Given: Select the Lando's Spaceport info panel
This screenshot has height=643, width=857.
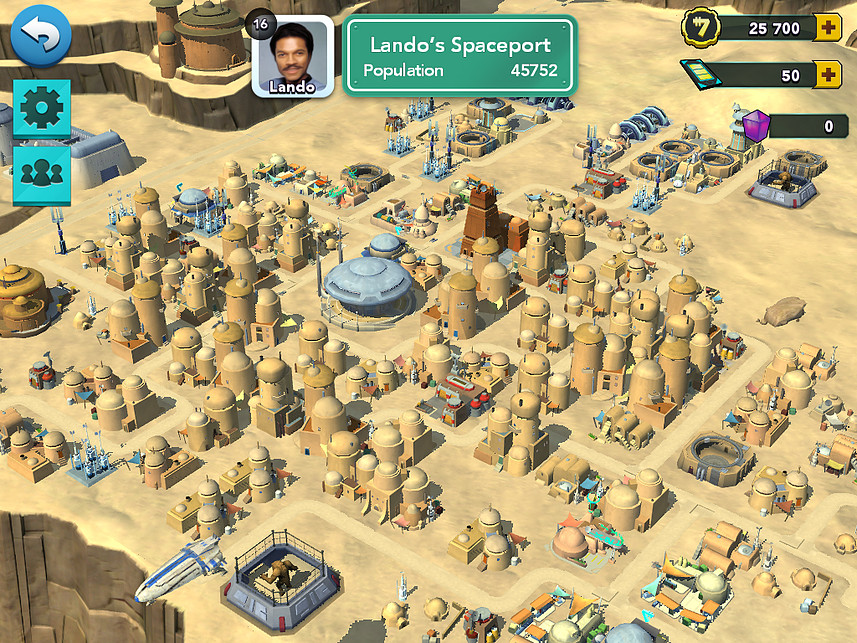Looking at the screenshot, I should tap(460, 57).
